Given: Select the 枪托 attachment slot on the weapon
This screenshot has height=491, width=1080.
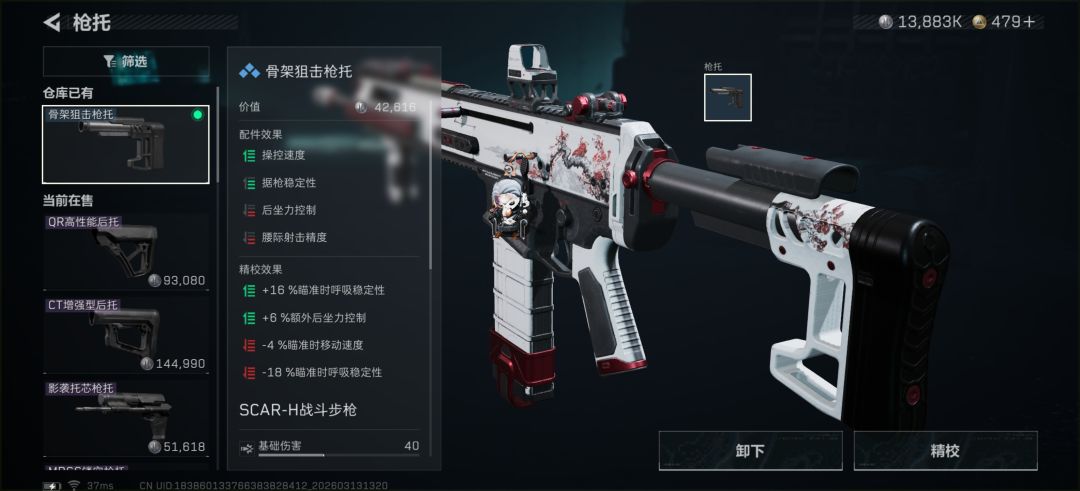Looking at the screenshot, I should [727, 97].
